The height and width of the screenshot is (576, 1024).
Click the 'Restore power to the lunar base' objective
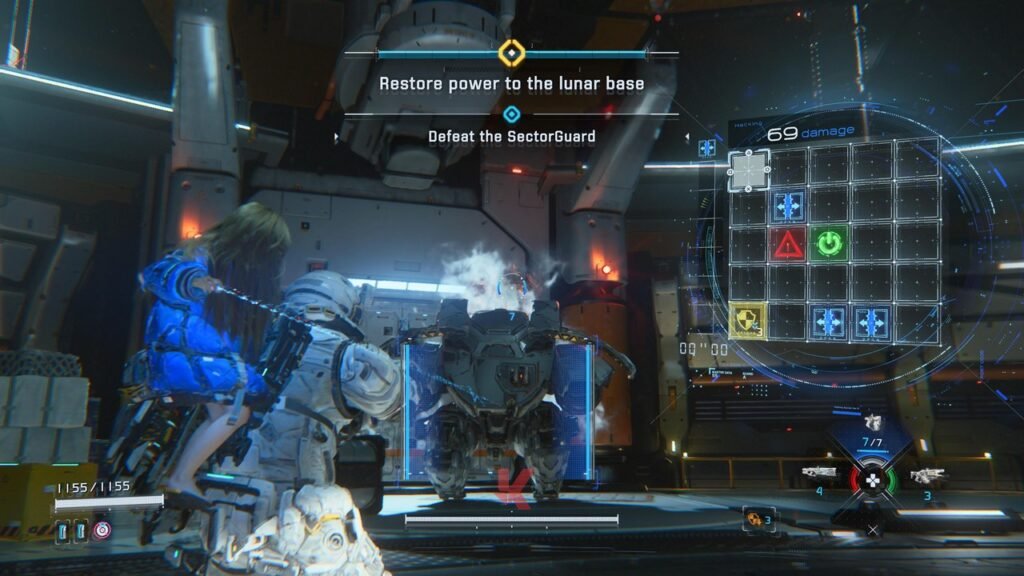click(x=511, y=85)
